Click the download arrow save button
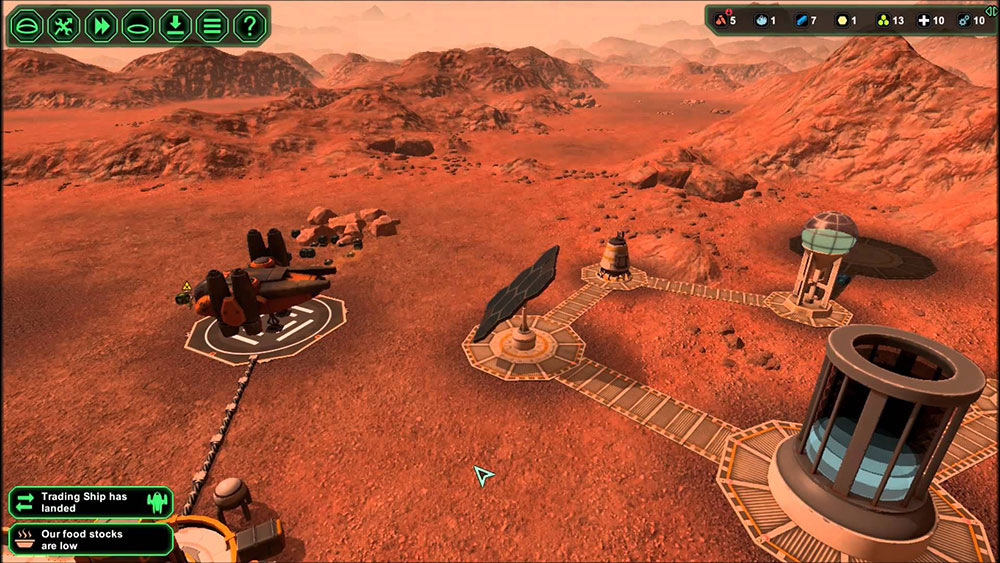 tap(175, 26)
